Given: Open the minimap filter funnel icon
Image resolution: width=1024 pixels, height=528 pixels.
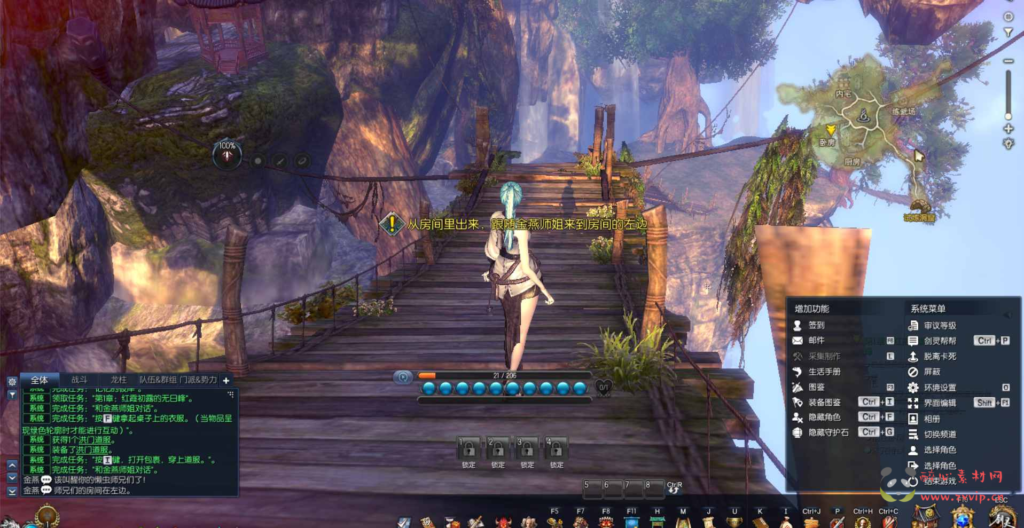Looking at the screenshot, I should click(1008, 144).
